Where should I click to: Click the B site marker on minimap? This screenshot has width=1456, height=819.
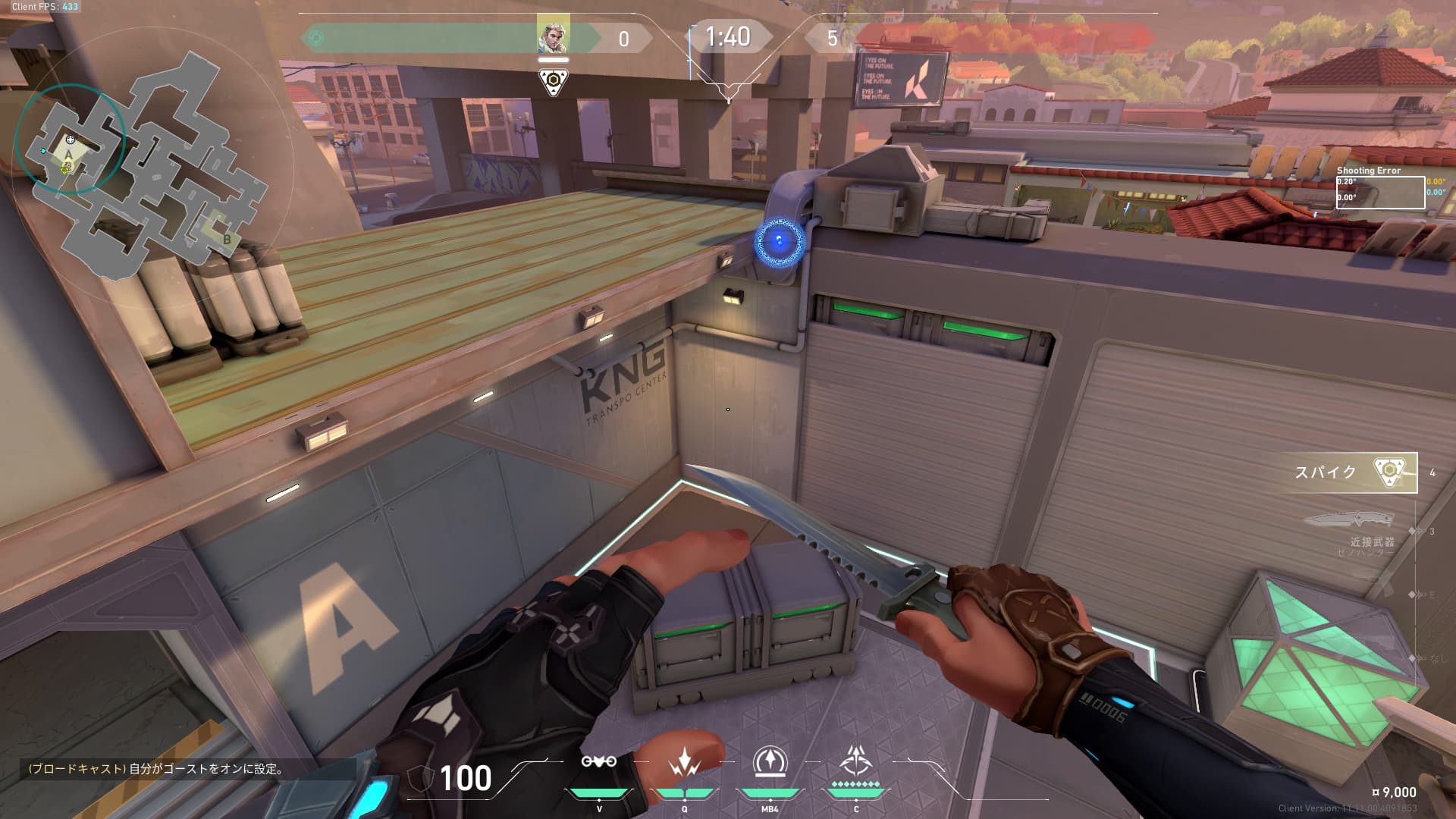pos(227,239)
